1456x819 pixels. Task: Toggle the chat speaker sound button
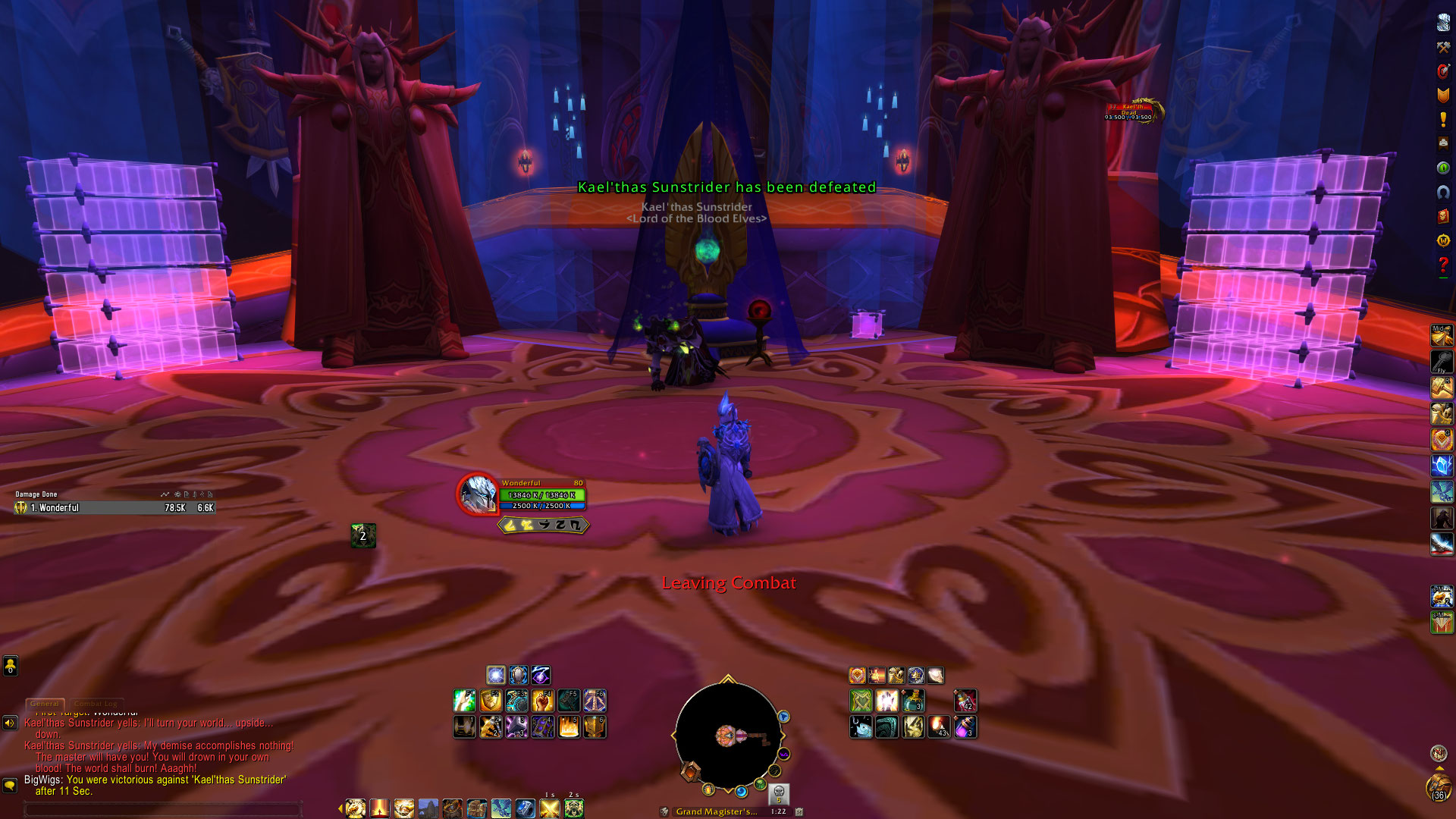pyautogui.click(x=10, y=723)
